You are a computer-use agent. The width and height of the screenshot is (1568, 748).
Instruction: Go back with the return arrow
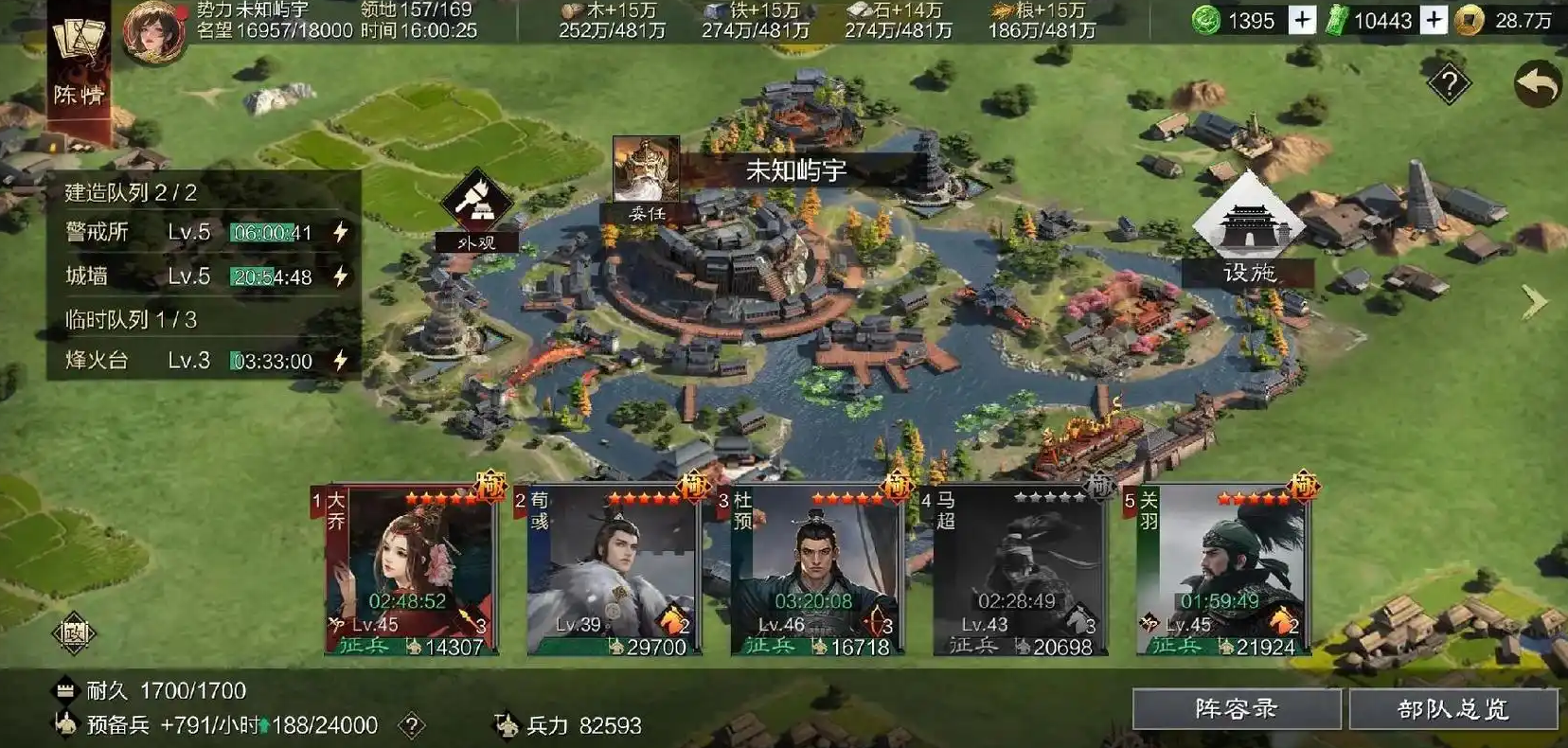pos(1536,85)
